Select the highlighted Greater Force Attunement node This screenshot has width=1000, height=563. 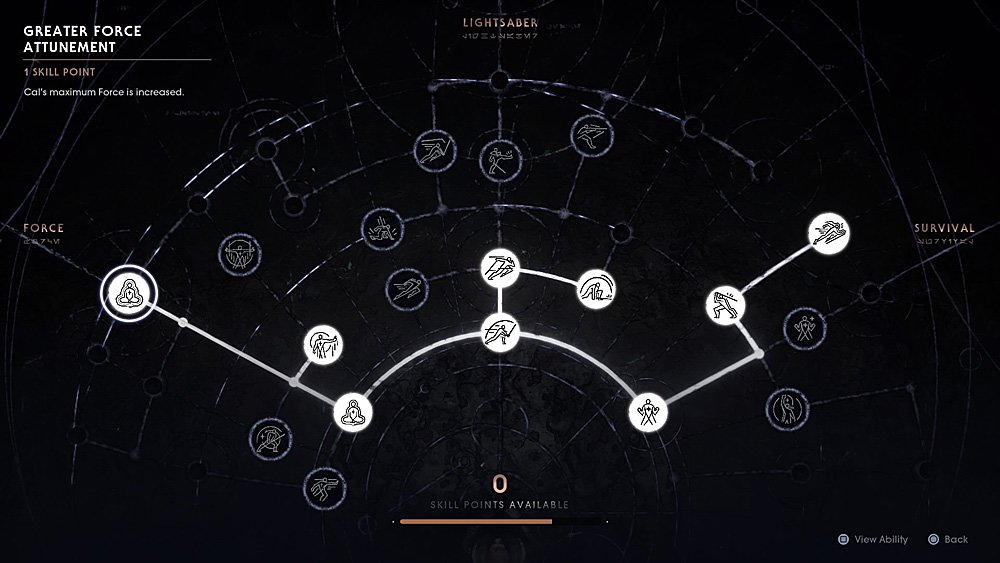tap(128, 293)
